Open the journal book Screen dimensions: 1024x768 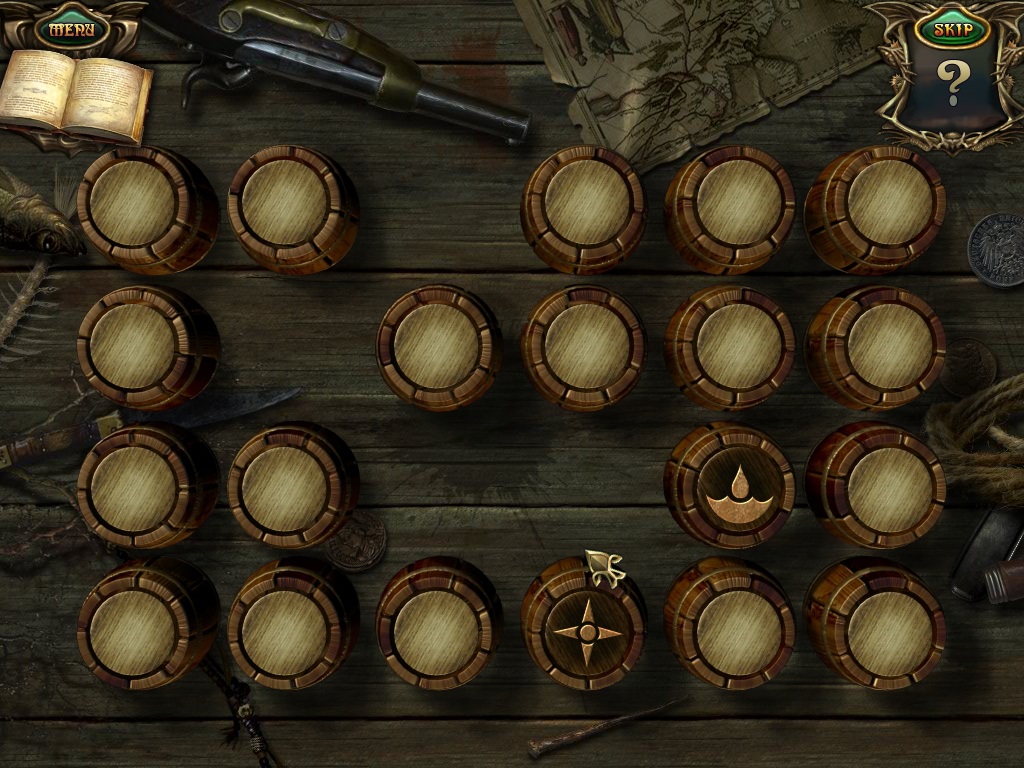click(x=75, y=97)
